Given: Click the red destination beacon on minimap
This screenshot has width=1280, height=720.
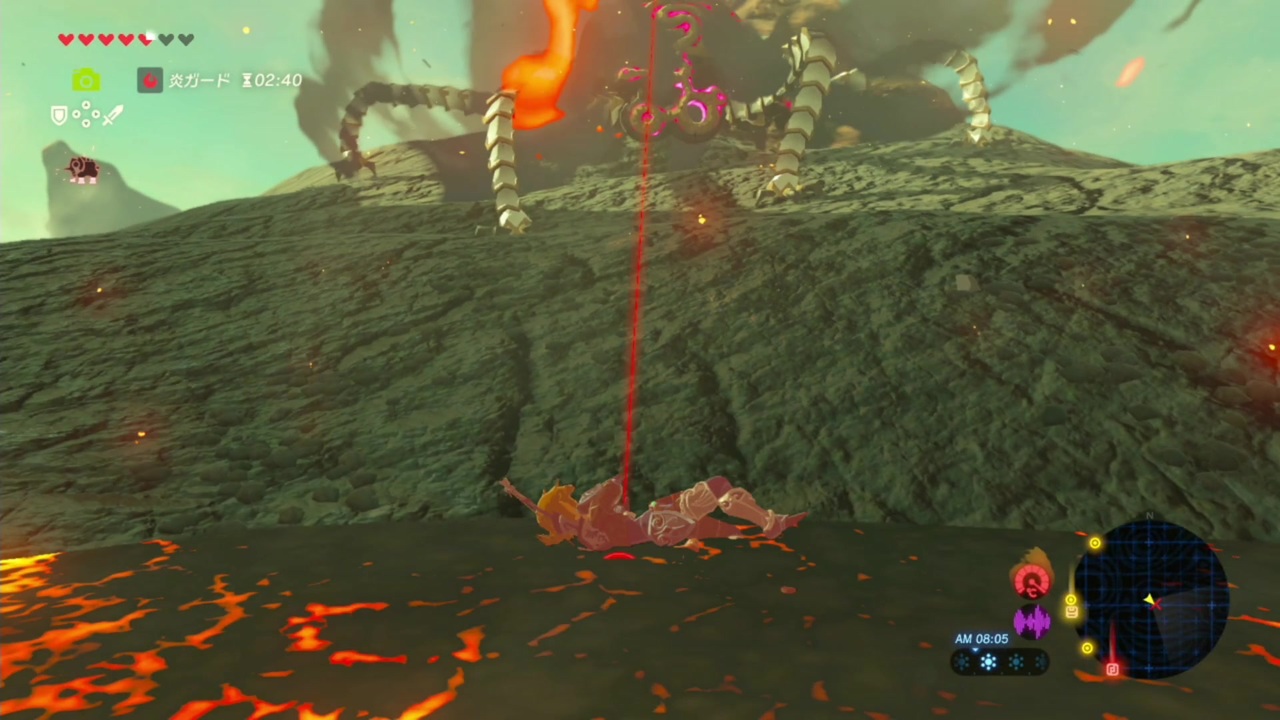Looking at the screenshot, I should coord(1112,668).
